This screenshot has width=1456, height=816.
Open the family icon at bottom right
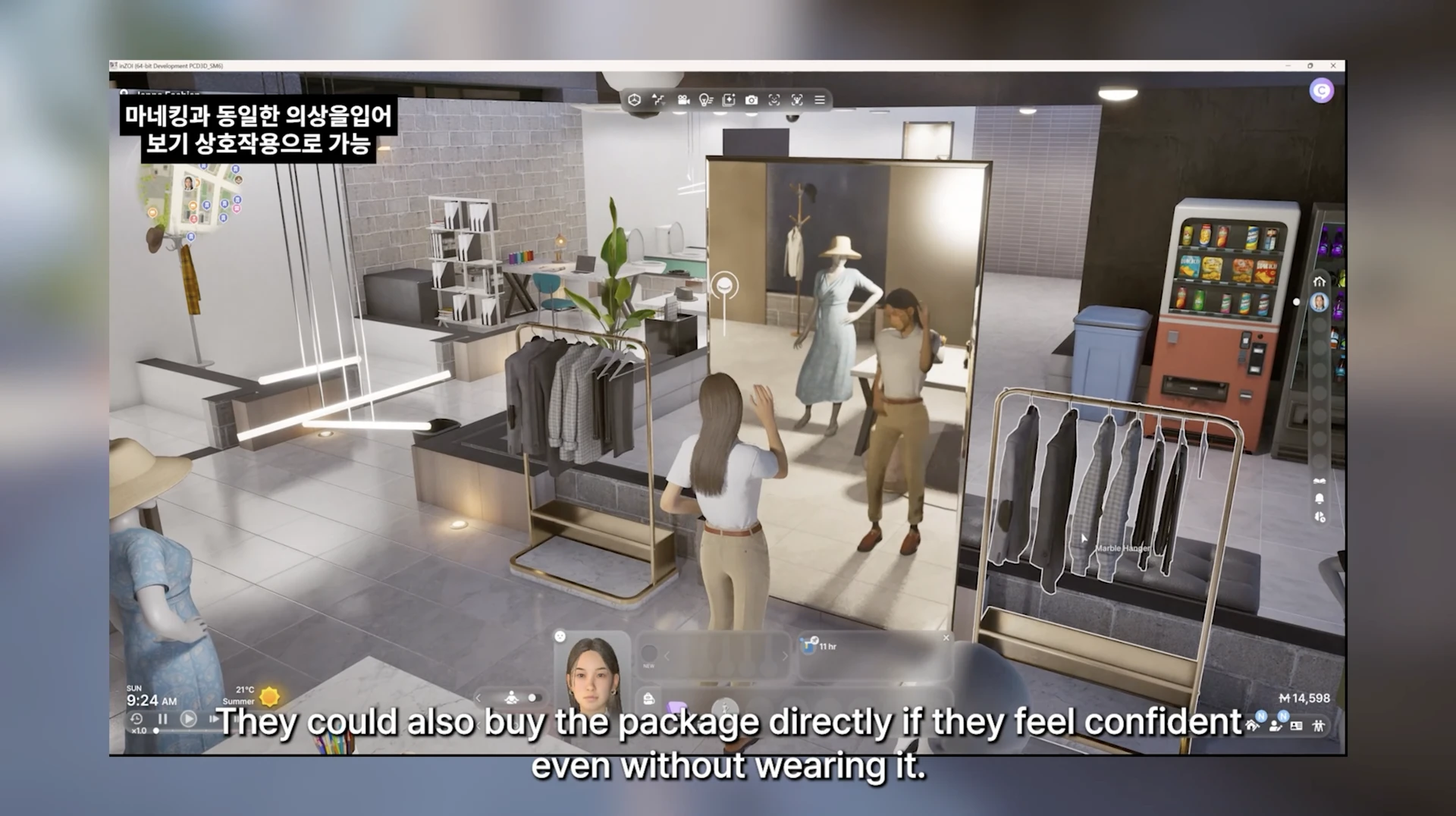coord(1319,726)
